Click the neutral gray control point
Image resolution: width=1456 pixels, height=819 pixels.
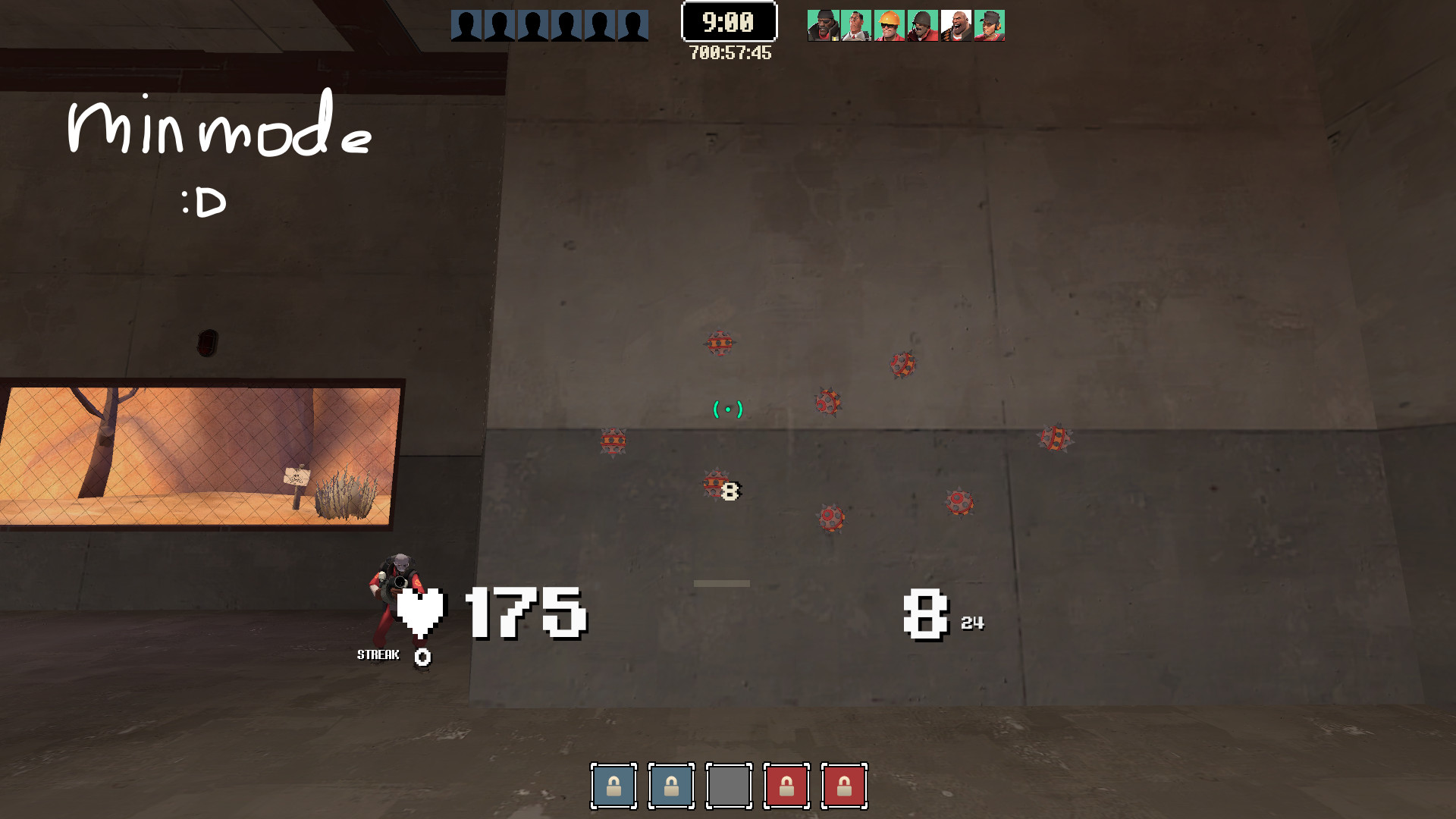(x=729, y=786)
